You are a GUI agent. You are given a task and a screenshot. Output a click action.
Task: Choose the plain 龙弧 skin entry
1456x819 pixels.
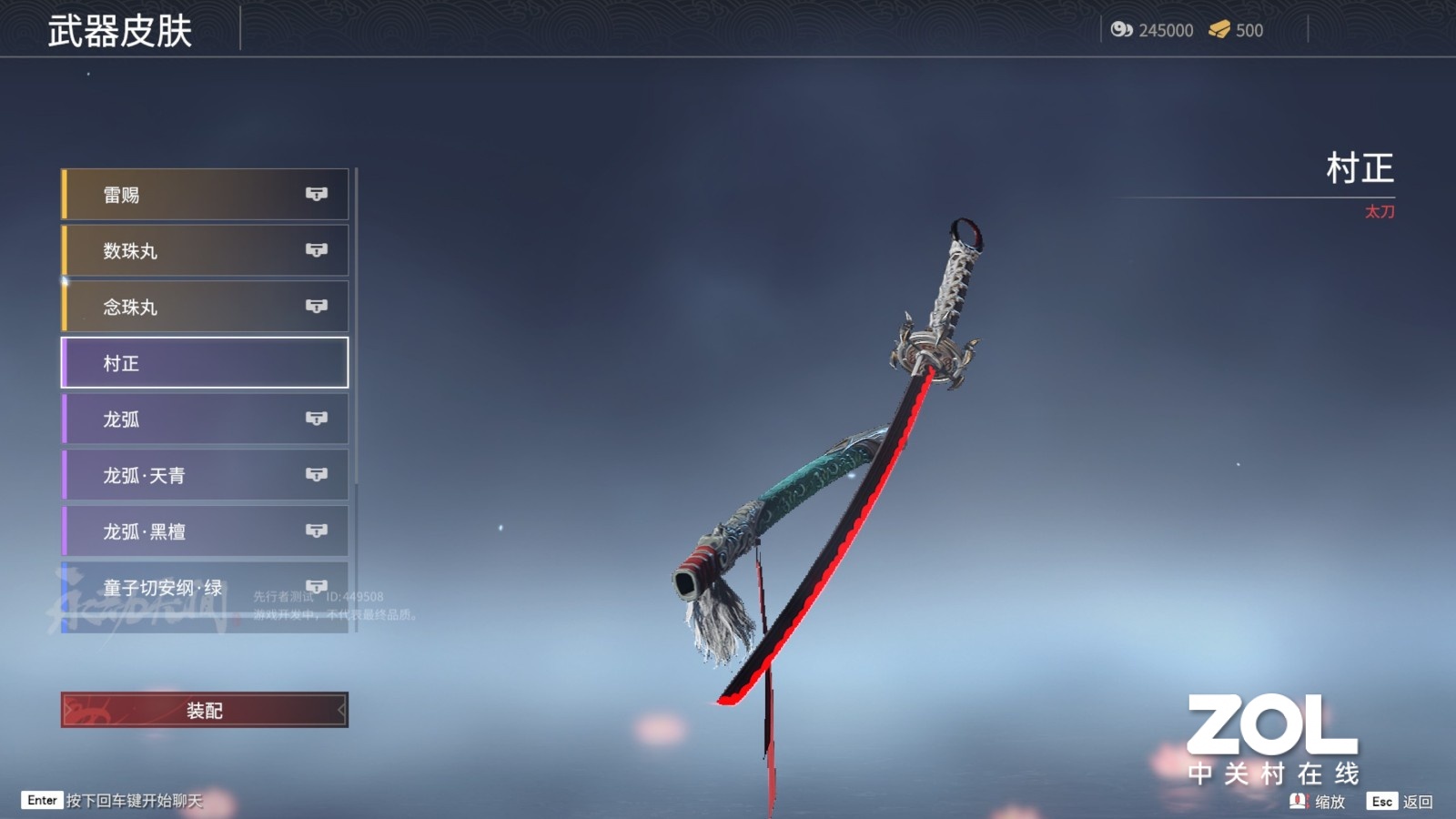pyautogui.click(x=205, y=420)
